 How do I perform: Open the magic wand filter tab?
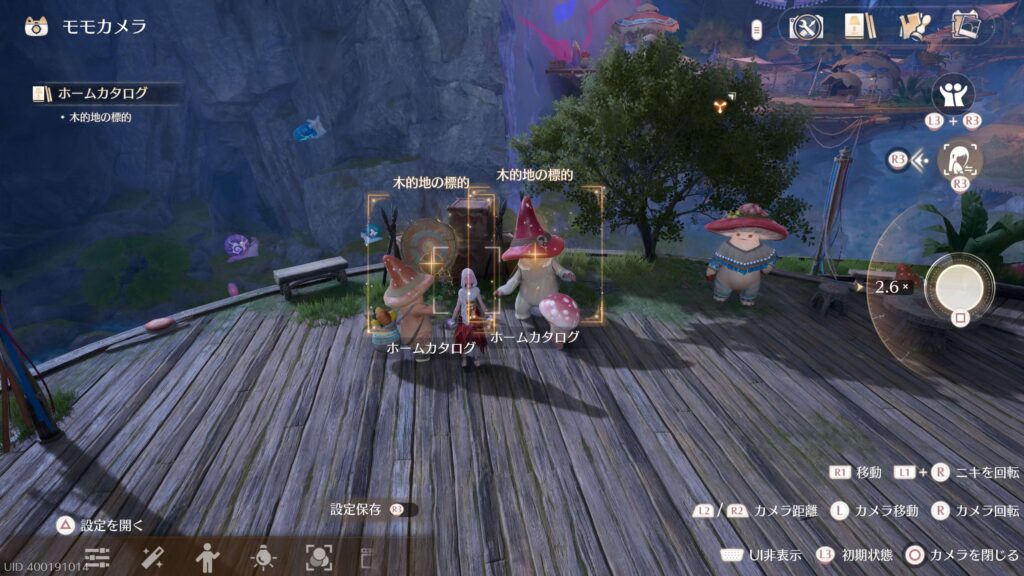coord(152,558)
